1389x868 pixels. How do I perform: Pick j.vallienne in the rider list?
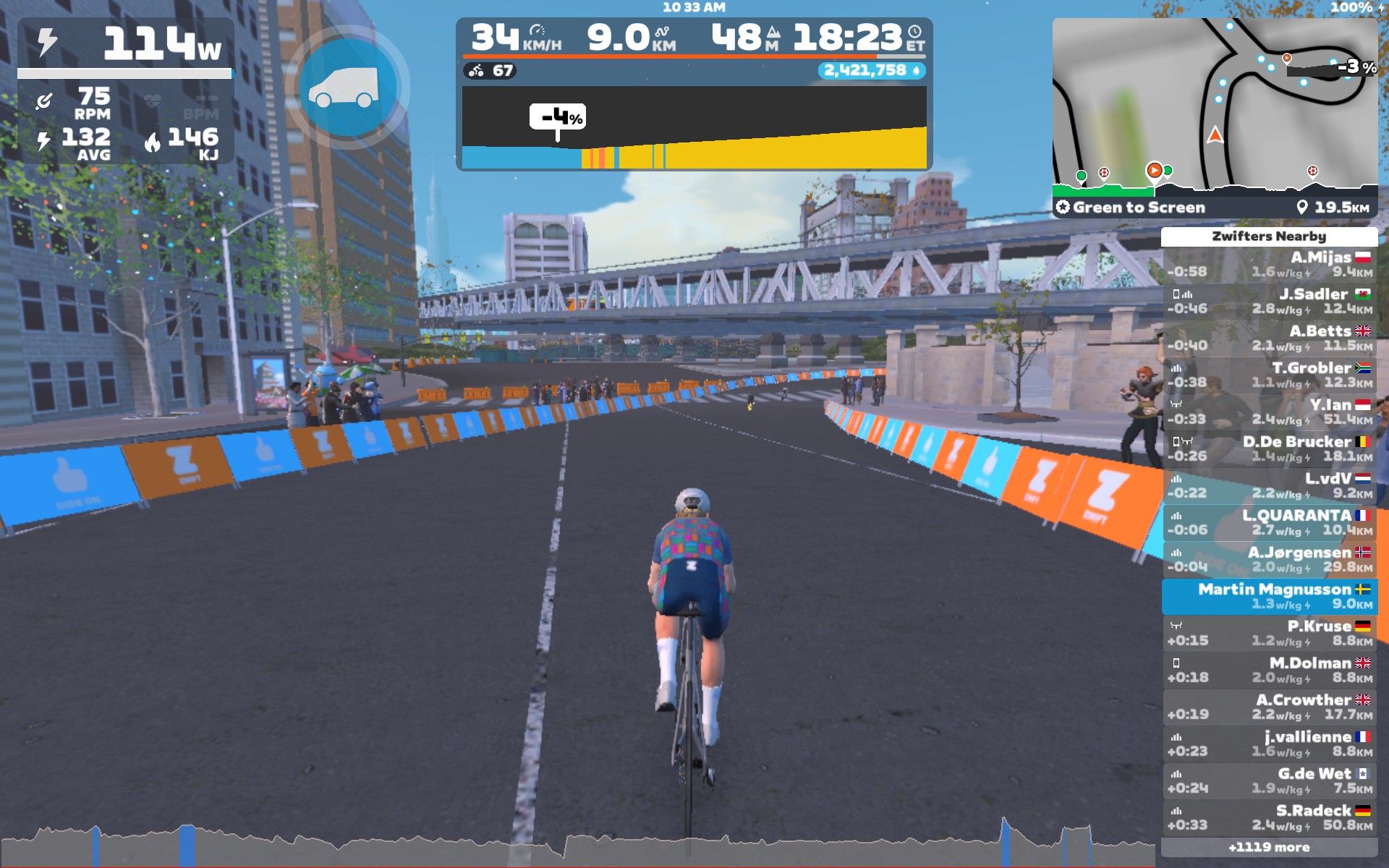[x=1269, y=744]
